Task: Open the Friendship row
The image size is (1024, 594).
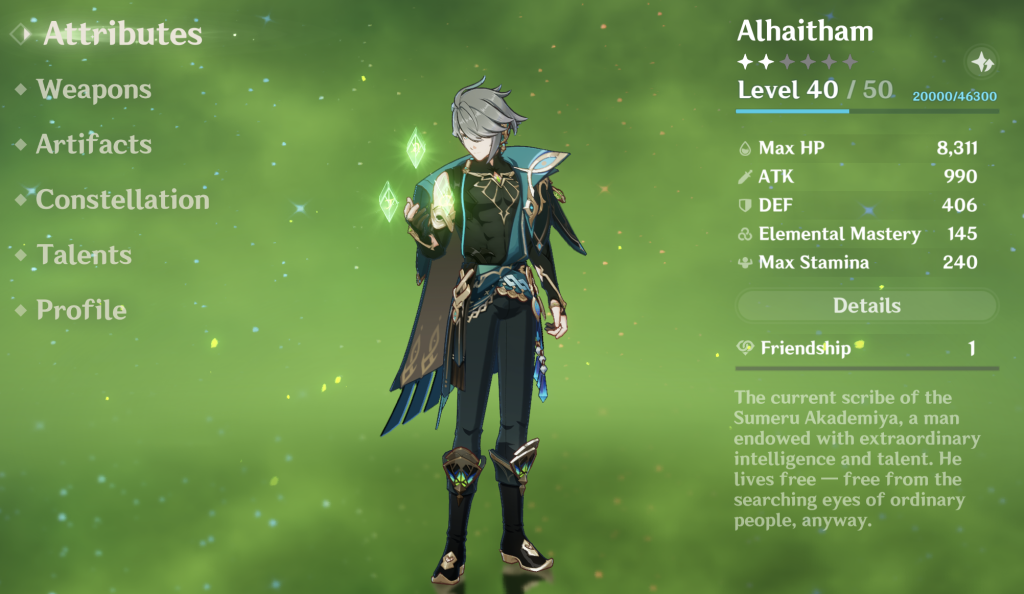Action: coord(866,348)
